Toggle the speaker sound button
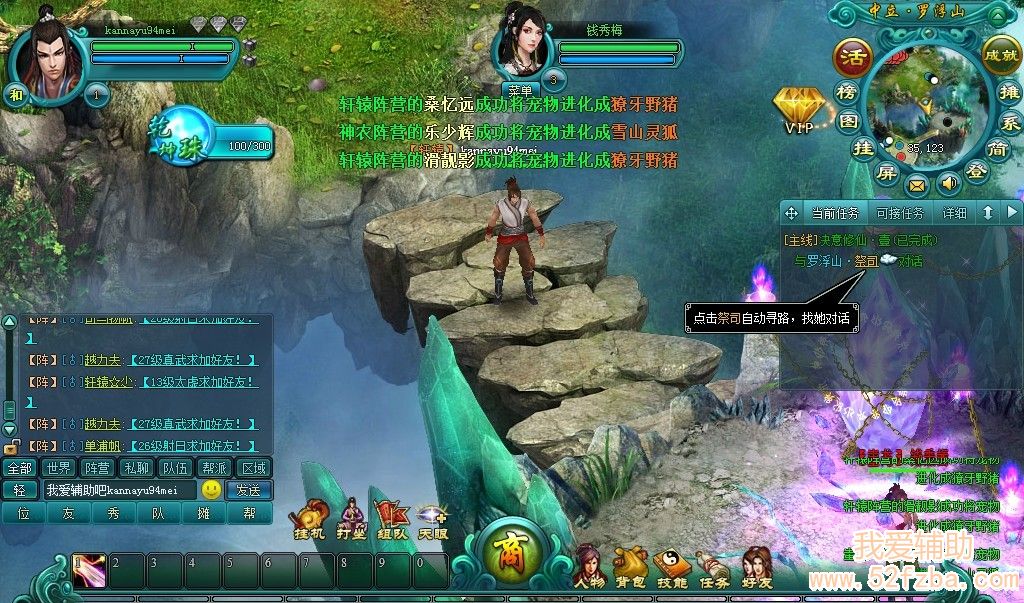The width and height of the screenshot is (1024, 603). click(948, 183)
